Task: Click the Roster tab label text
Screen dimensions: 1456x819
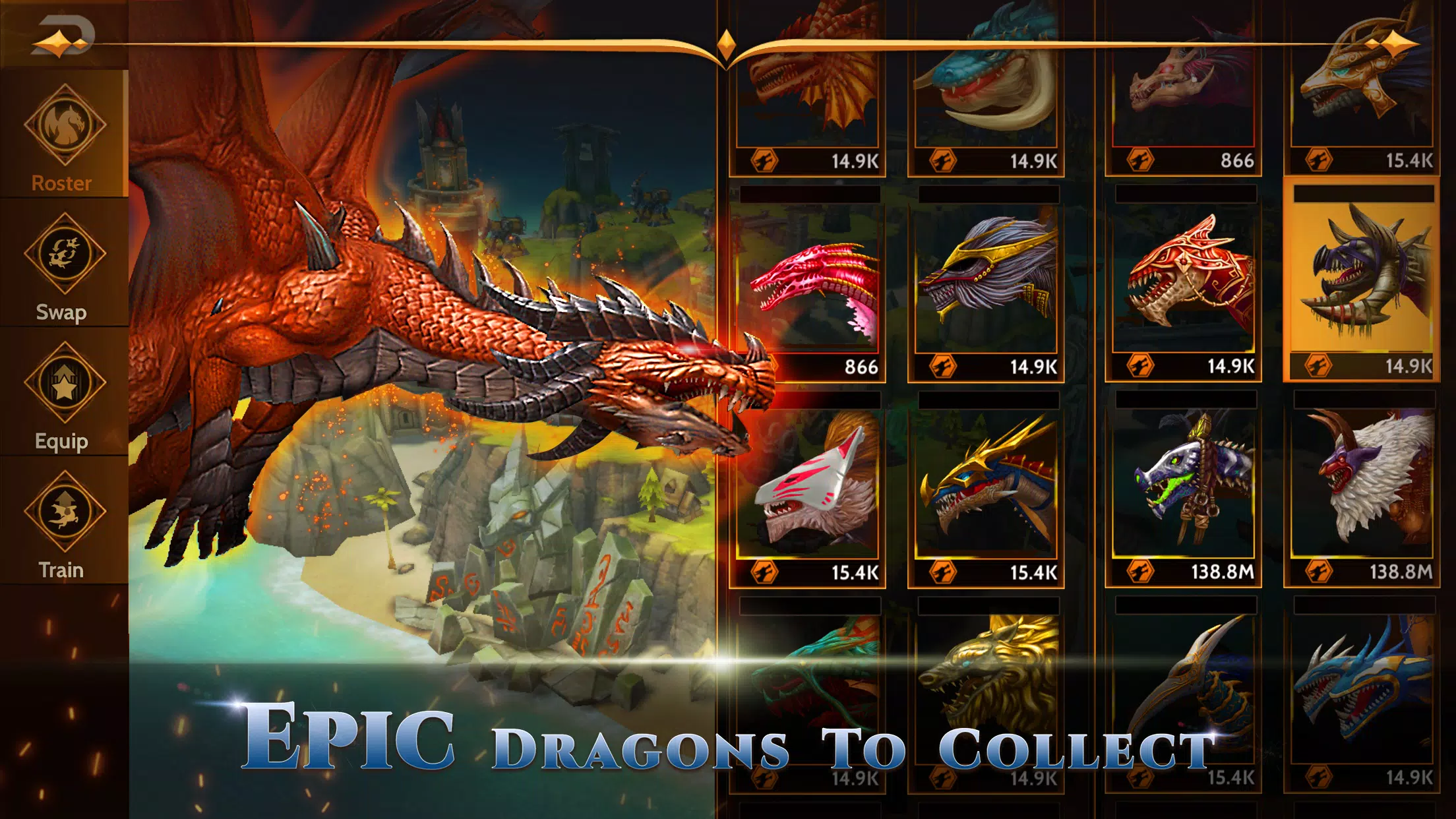Action: click(61, 183)
